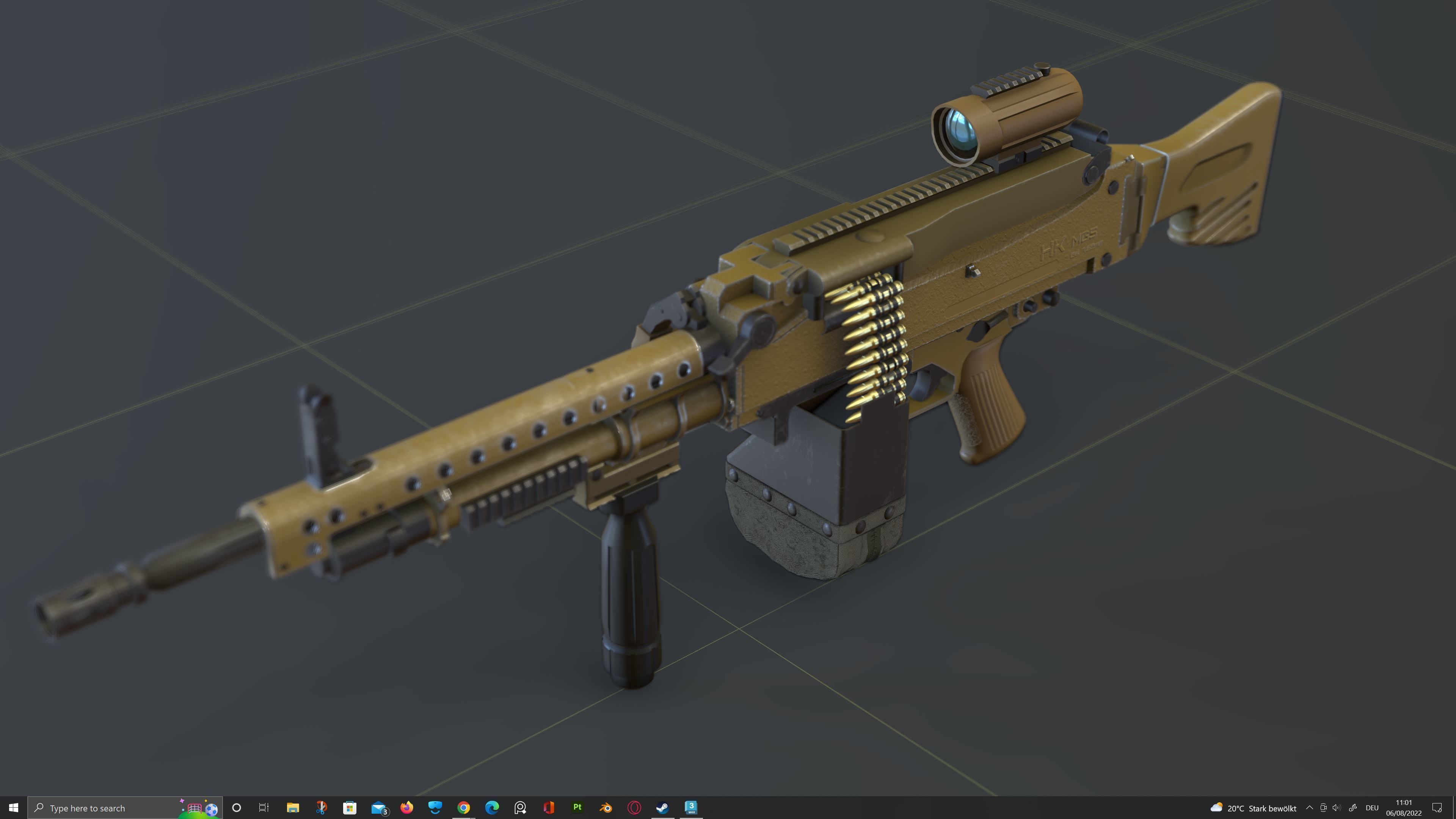Open the Opera browser

click(x=634, y=807)
